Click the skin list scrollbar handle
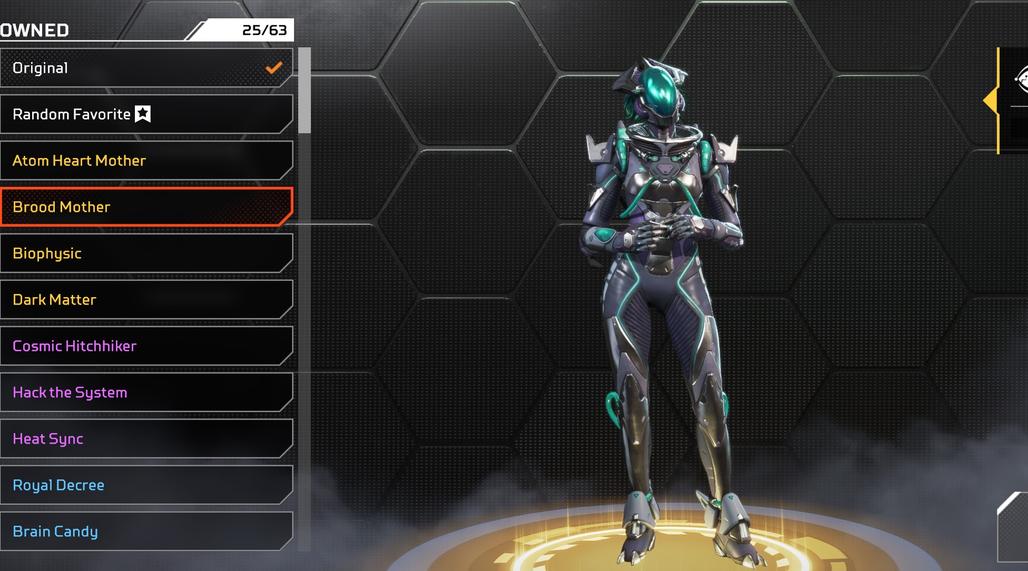The height and width of the screenshot is (571, 1028). 305,90
